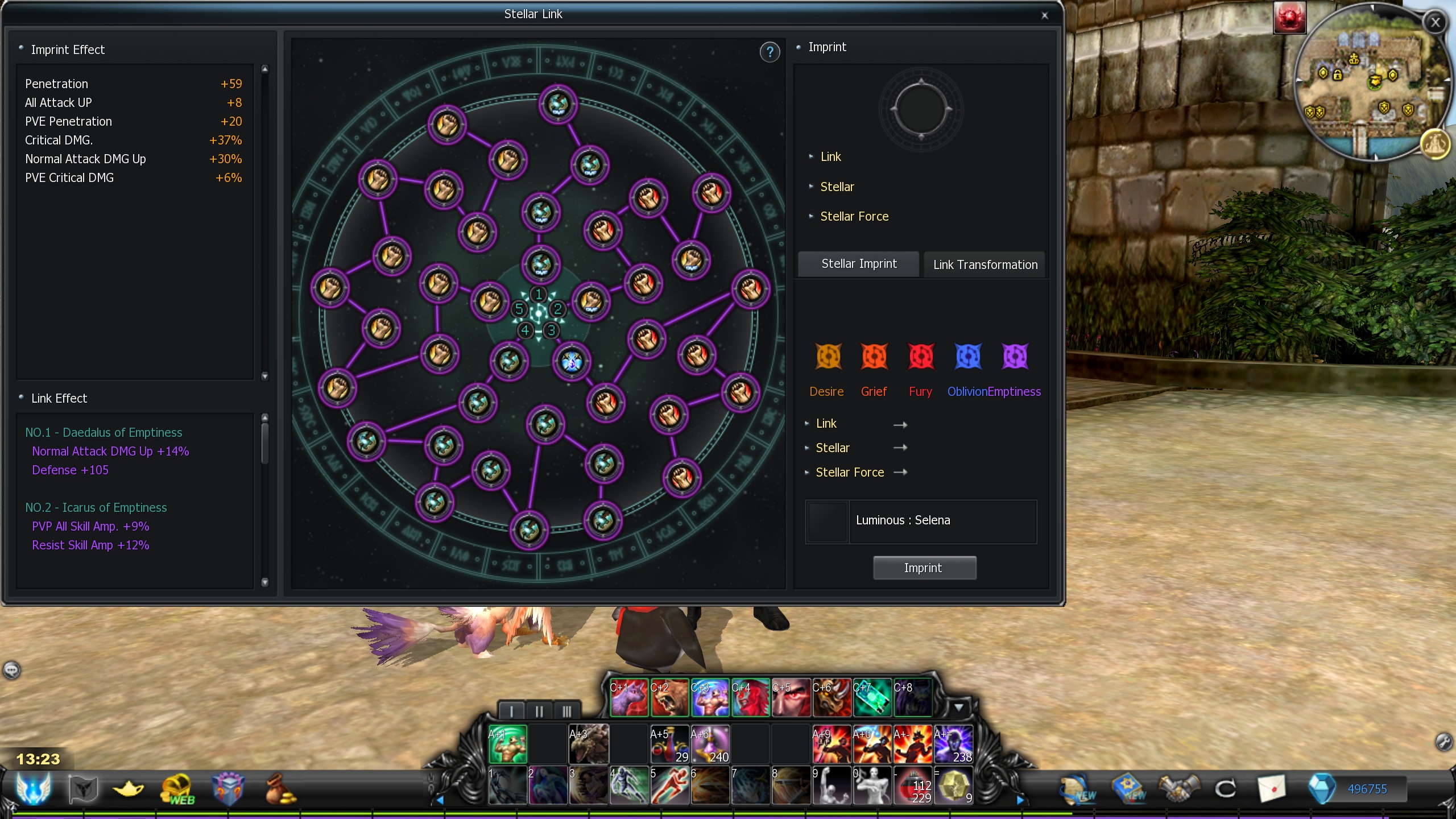Choose the Grief stellar force icon
This screenshot has width=1456, height=819.
click(x=874, y=357)
